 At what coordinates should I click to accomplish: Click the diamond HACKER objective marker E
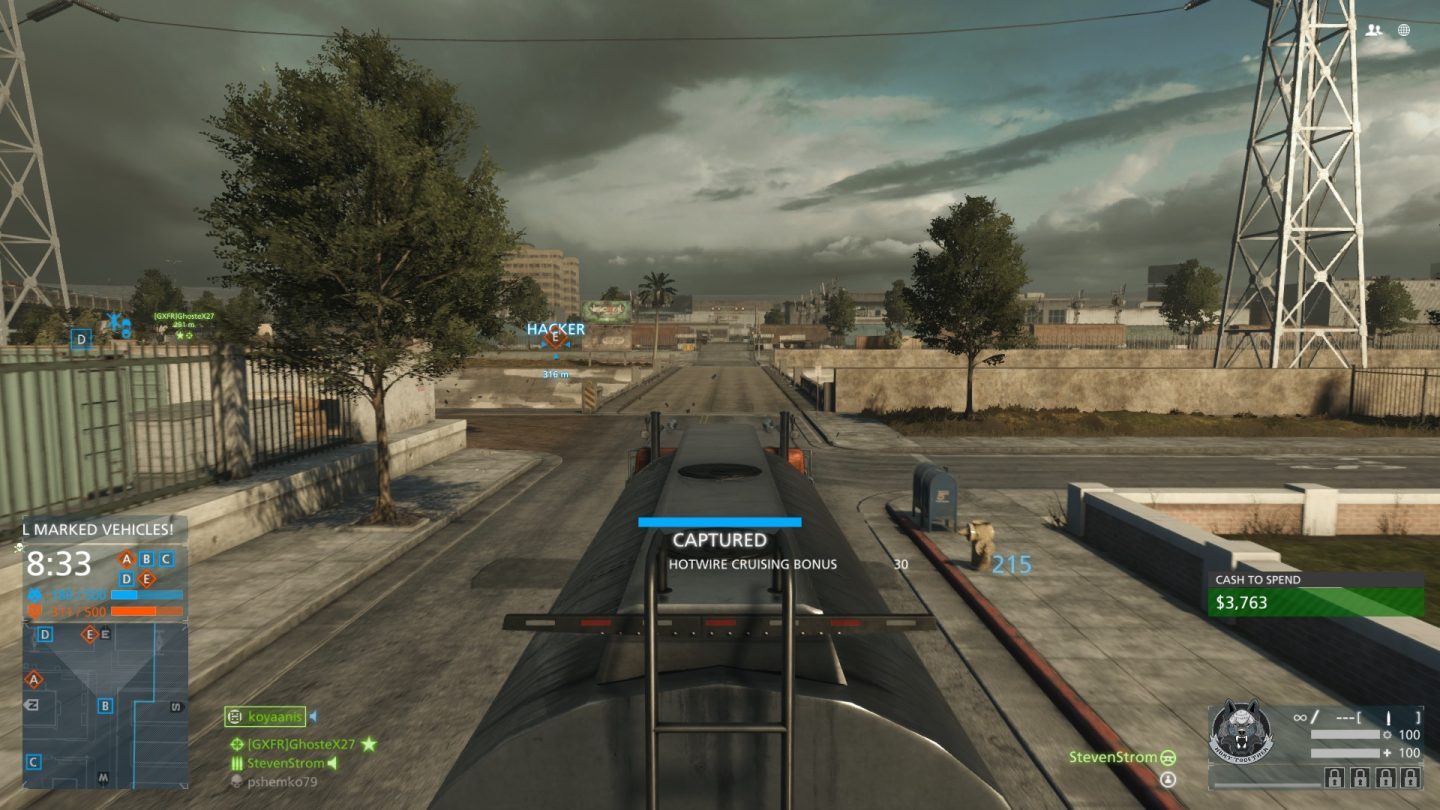coord(553,339)
